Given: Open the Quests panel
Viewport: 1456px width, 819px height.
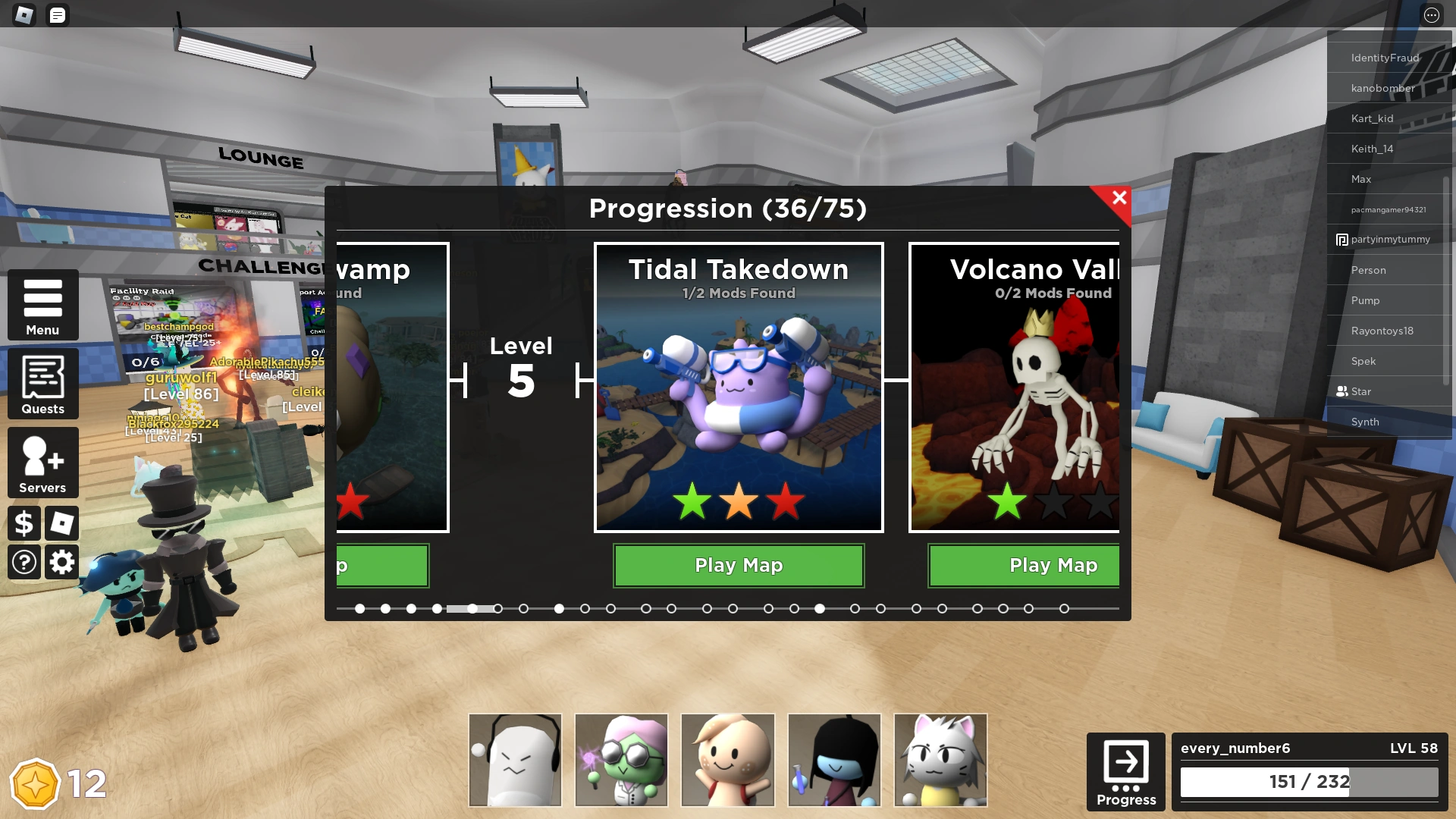Looking at the screenshot, I should point(42,384).
